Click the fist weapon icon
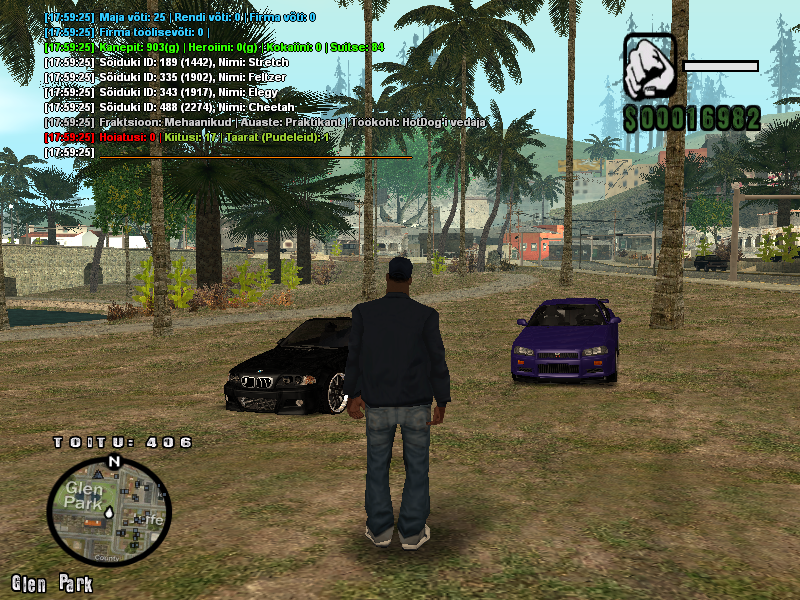The image size is (800, 600). (648, 67)
